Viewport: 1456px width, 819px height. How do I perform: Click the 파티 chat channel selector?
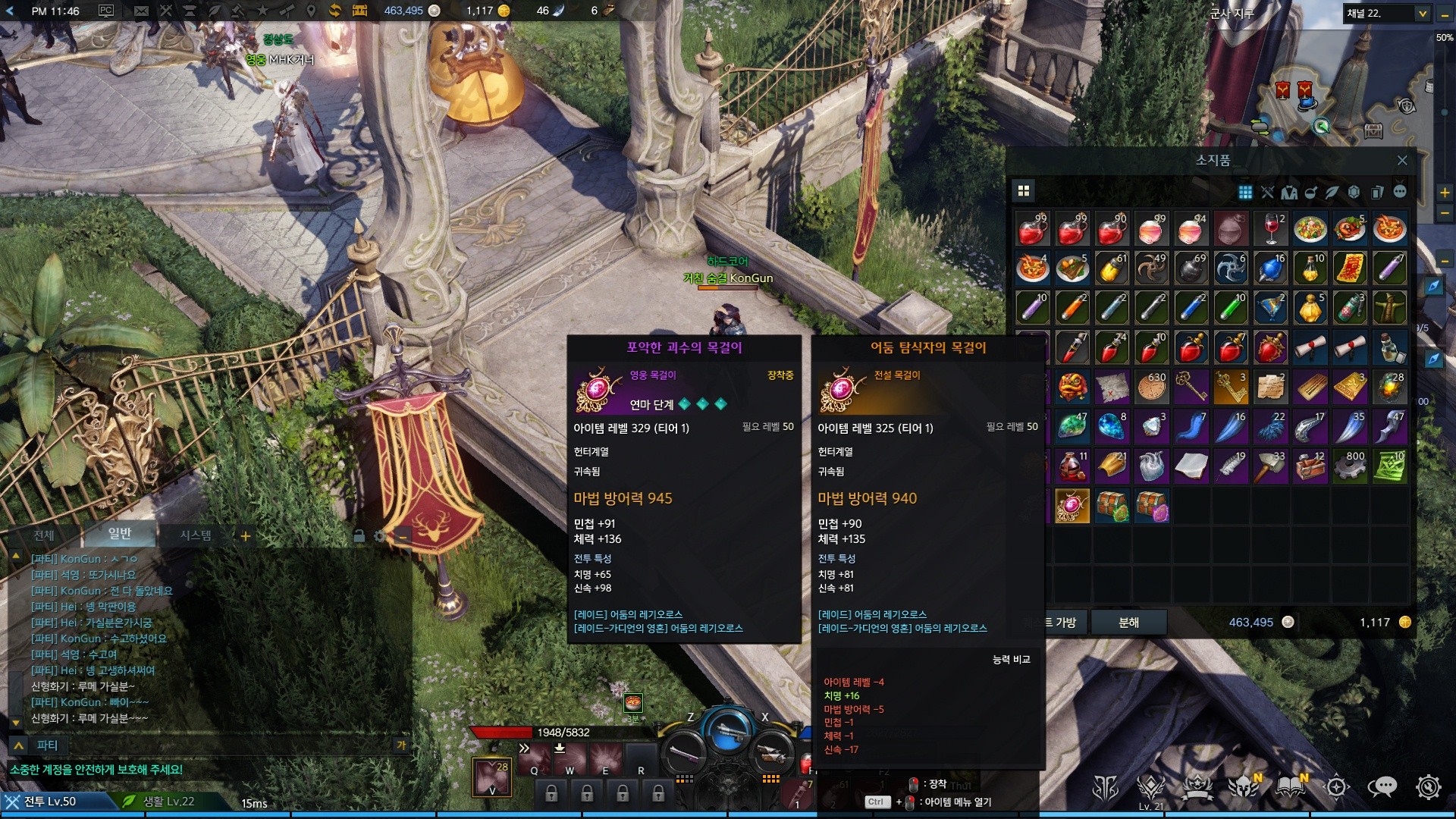[x=47, y=745]
